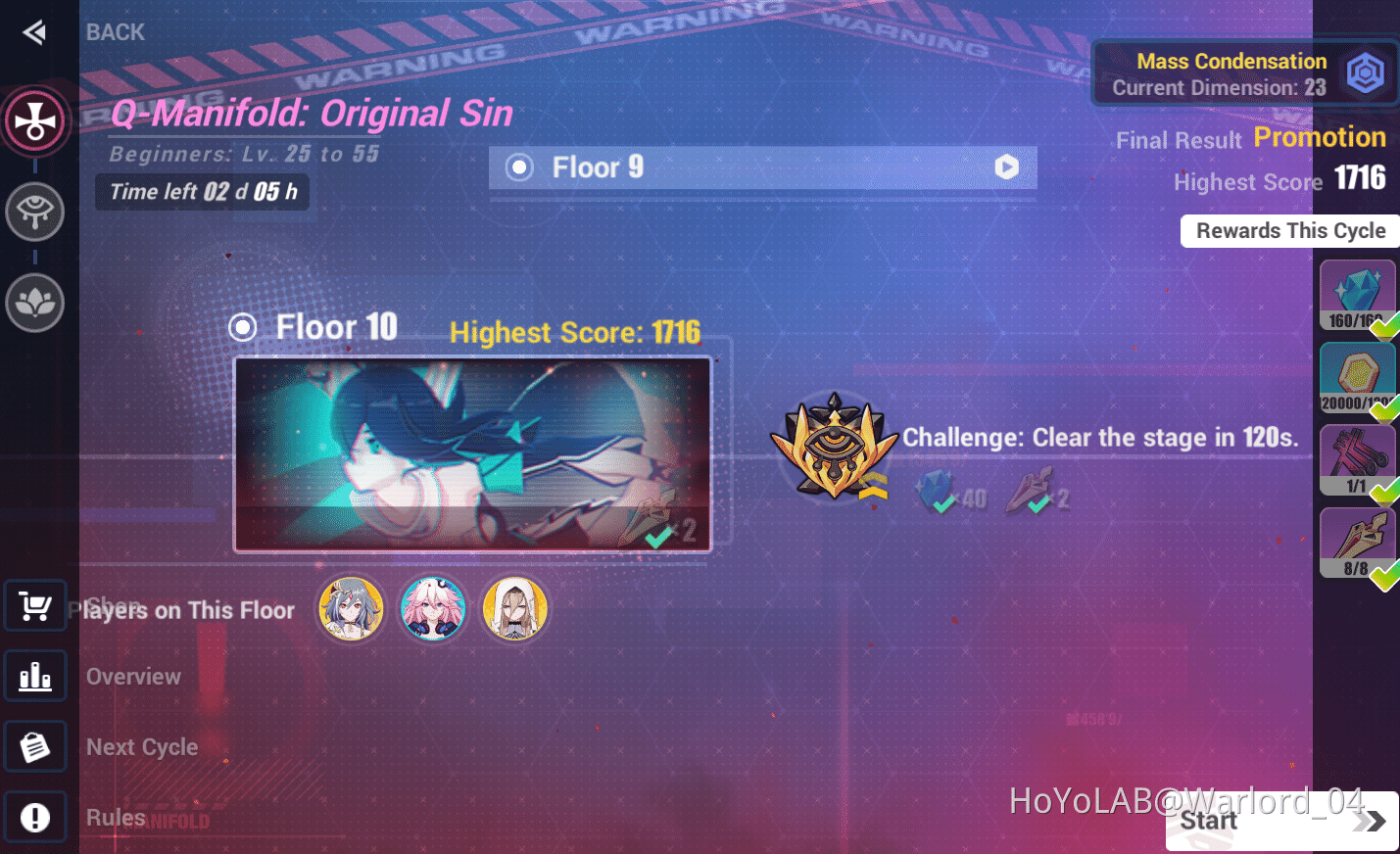Screen dimensions: 1400x854
Task: Click the Next Cycle clipboard icon
Action: point(35,745)
